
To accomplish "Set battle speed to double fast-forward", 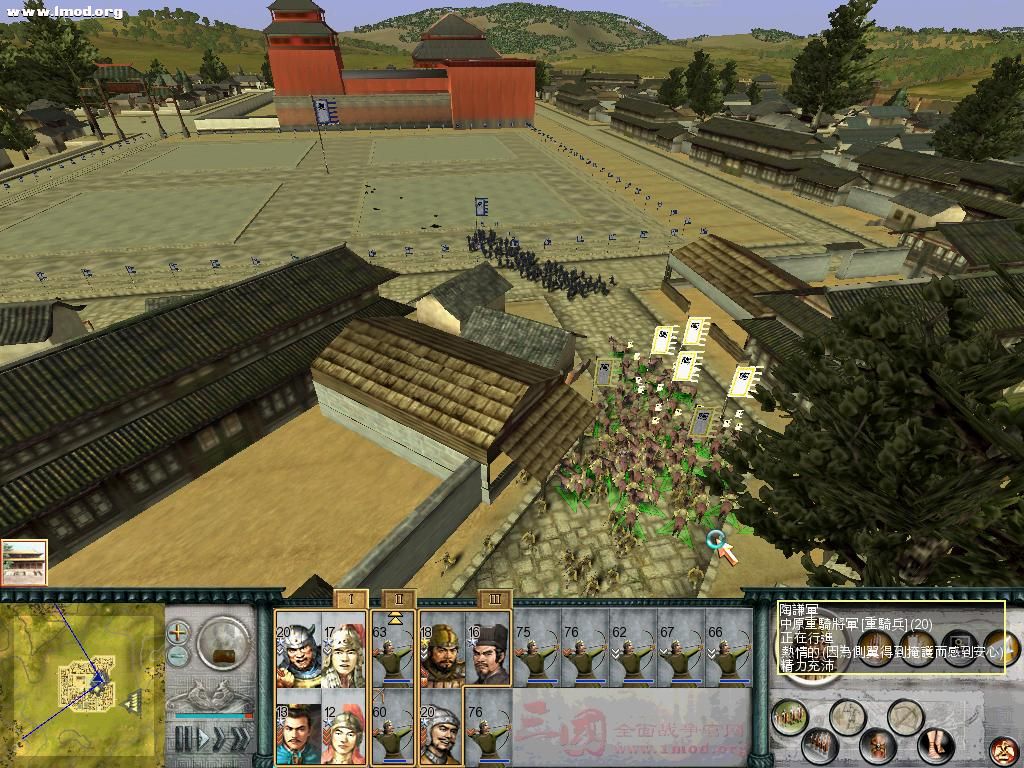I will point(217,739).
